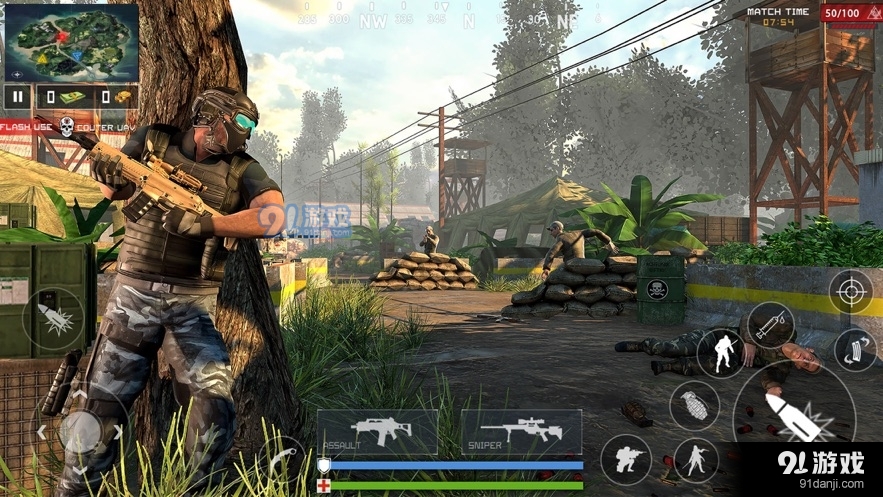Pause the match with the pause button

[x=17, y=96]
